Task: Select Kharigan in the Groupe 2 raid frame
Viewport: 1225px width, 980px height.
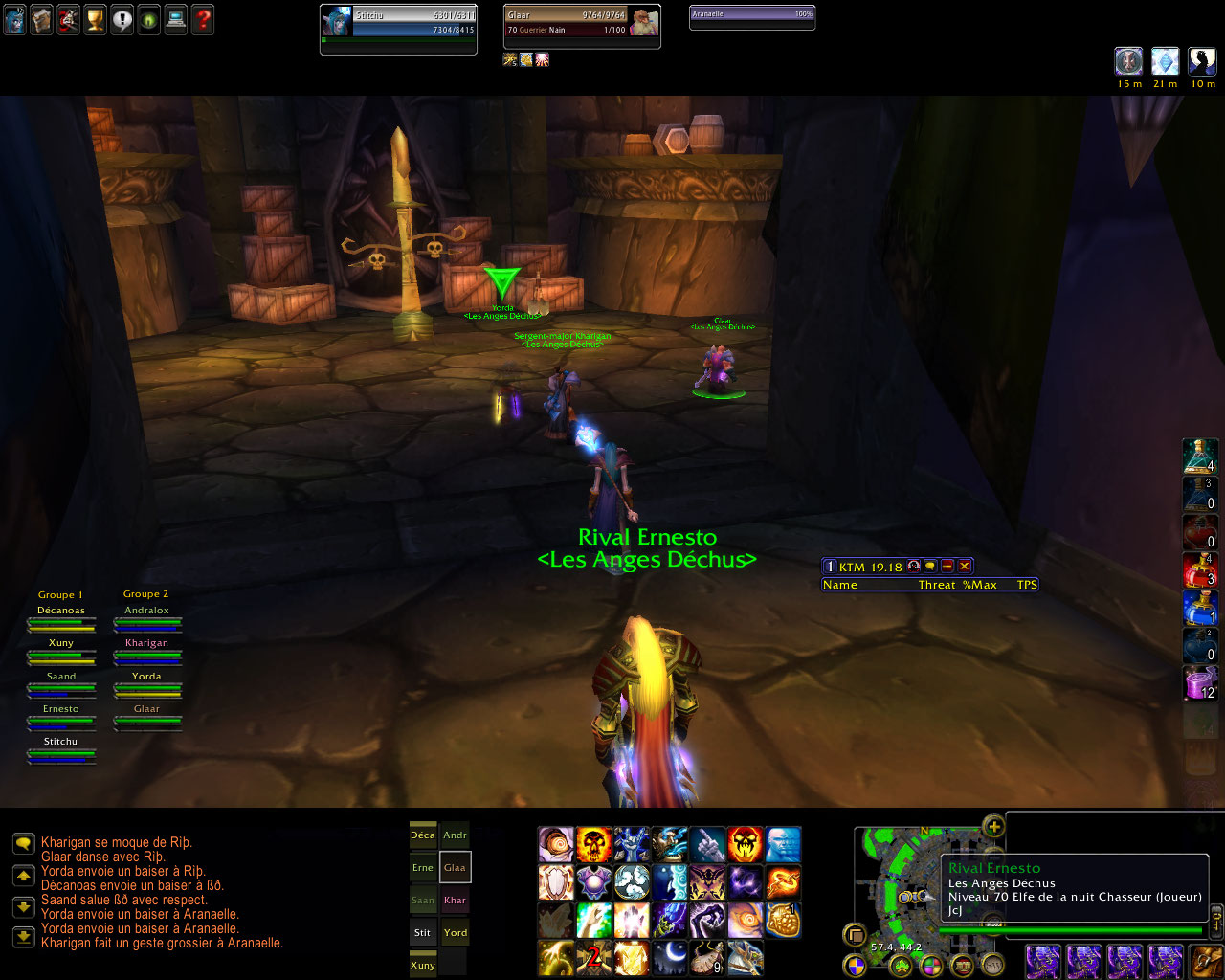Action: coord(146,650)
